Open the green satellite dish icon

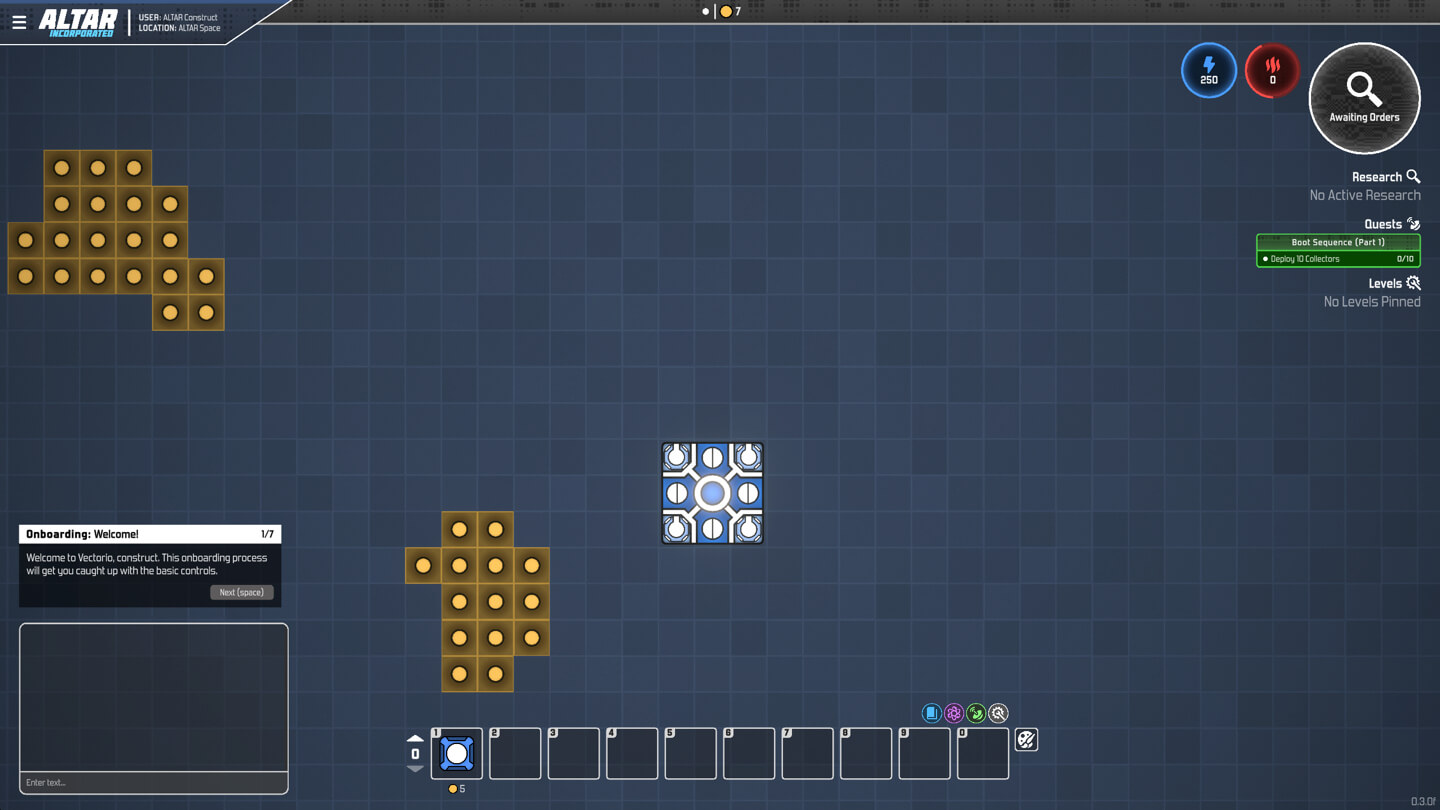[x=976, y=713]
